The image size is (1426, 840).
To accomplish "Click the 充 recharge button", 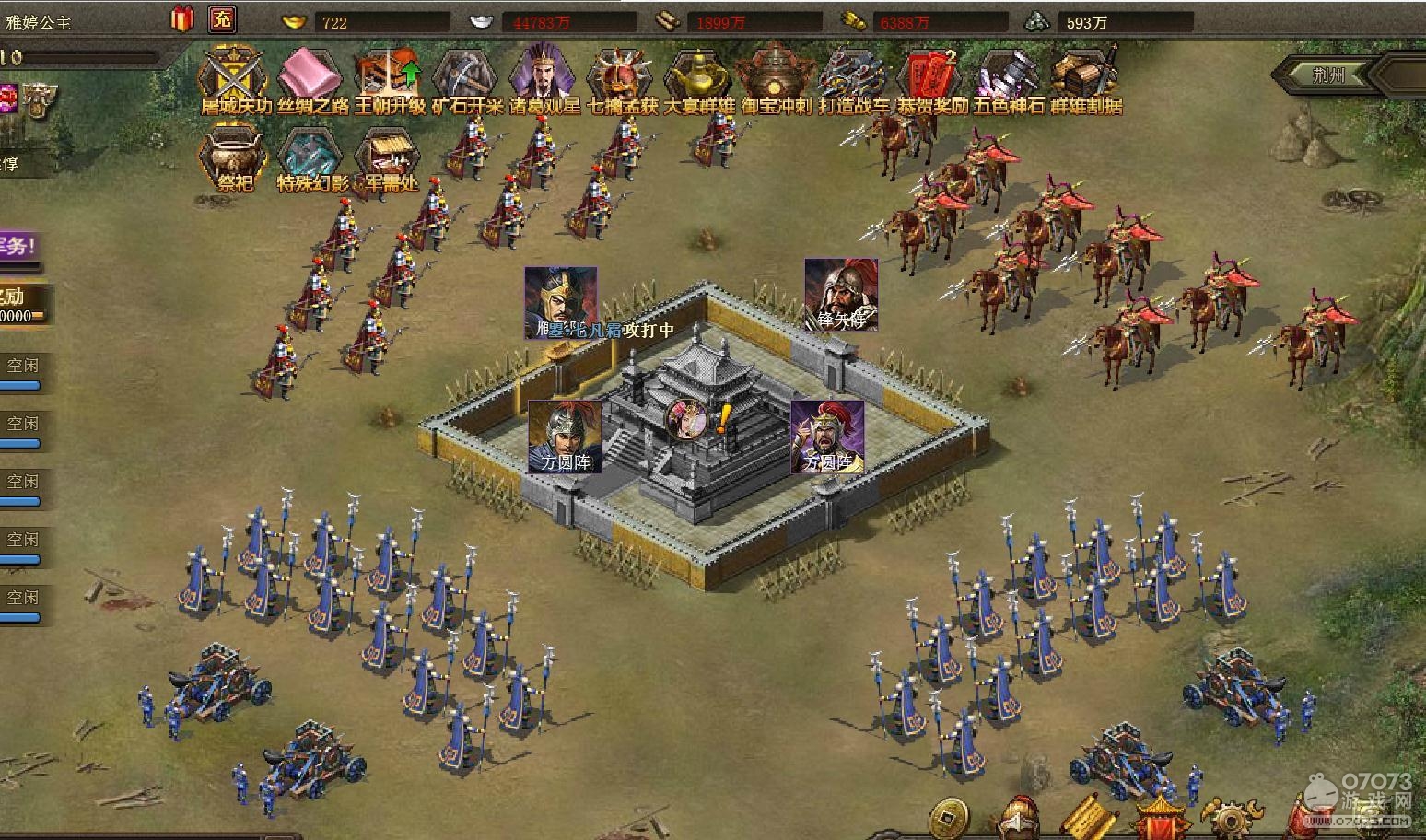I will pyautogui.click(x=222, y=18).
